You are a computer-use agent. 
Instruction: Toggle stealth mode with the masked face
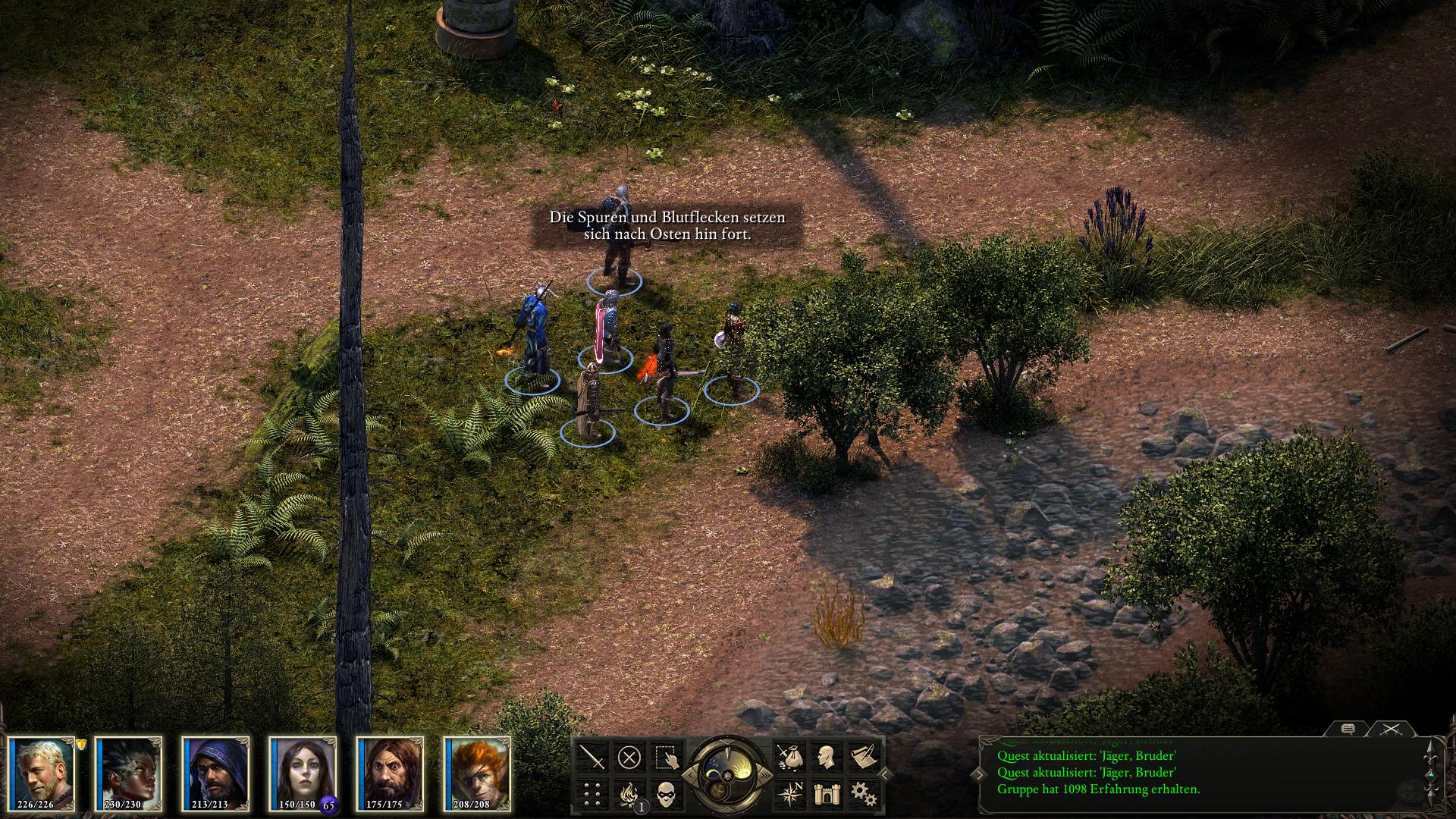click(667, 794)
